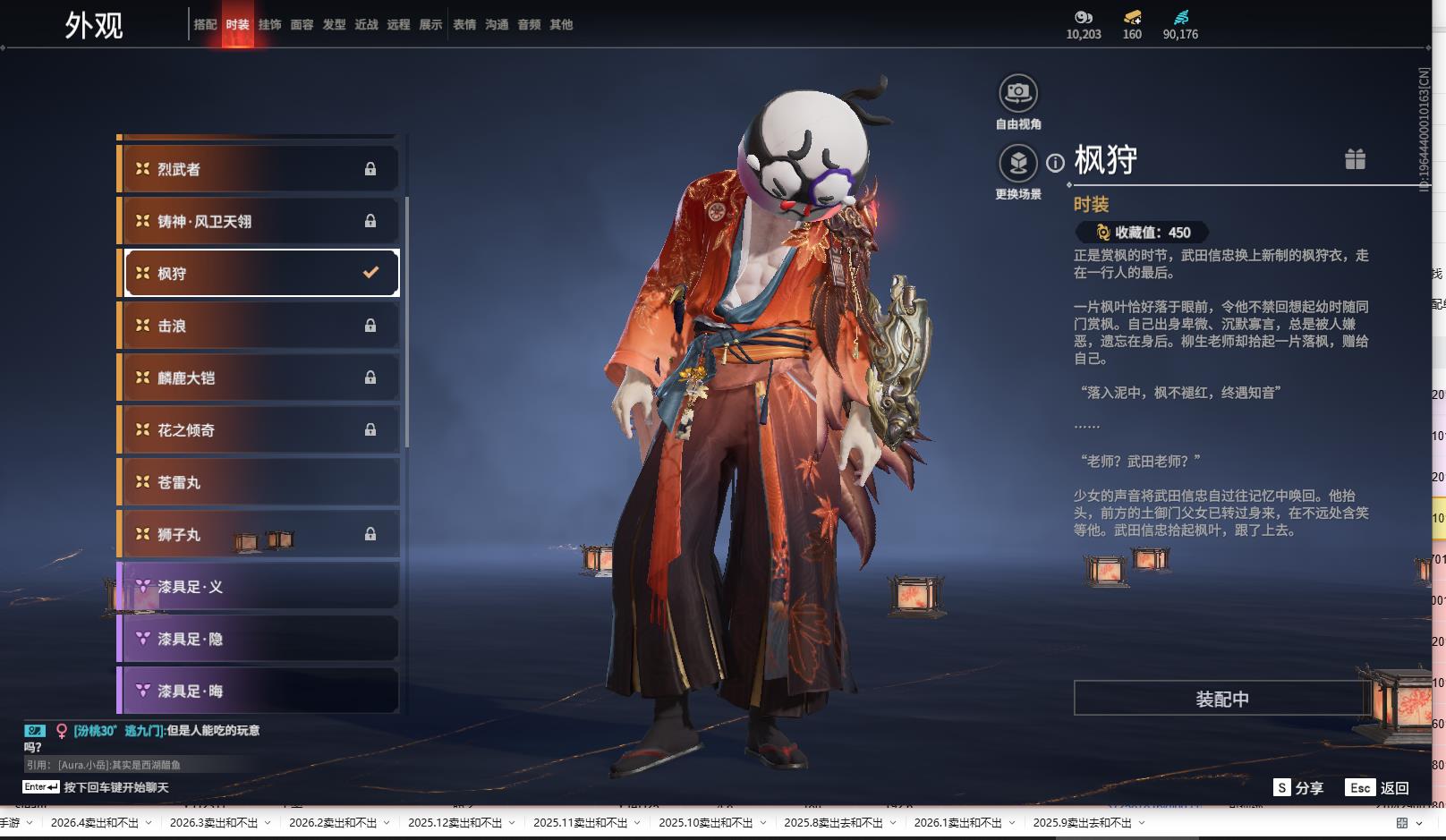Image resolution: width=1446 pixels, height=840 pixels.
Task: Select the 苍雷丸 outfit
Action: tap(259, 482)
